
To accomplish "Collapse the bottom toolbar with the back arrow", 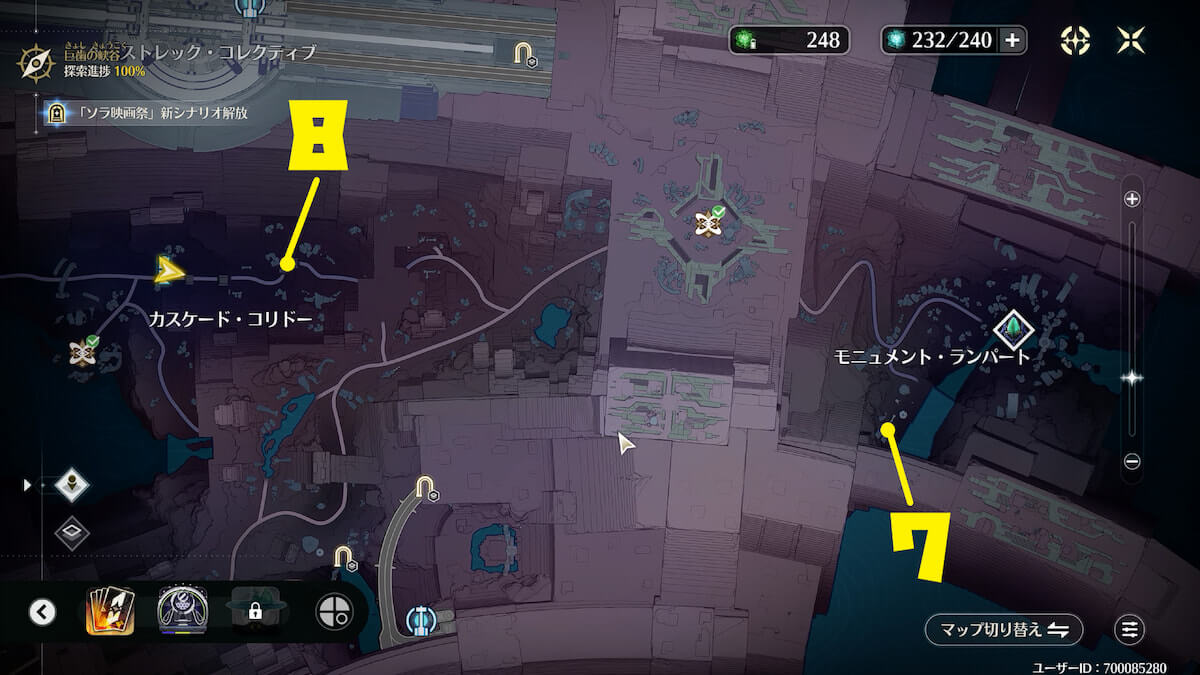I will pos(42,611).
